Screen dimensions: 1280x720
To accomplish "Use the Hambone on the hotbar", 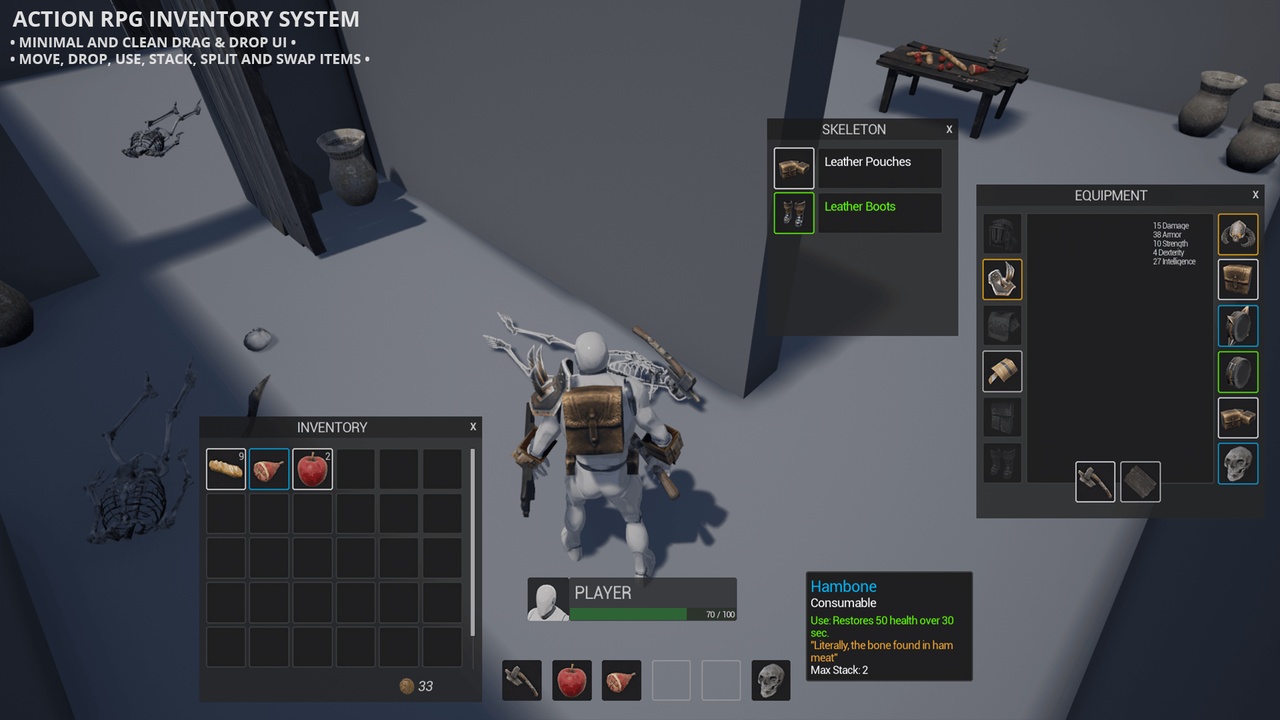I will point(622,680).
